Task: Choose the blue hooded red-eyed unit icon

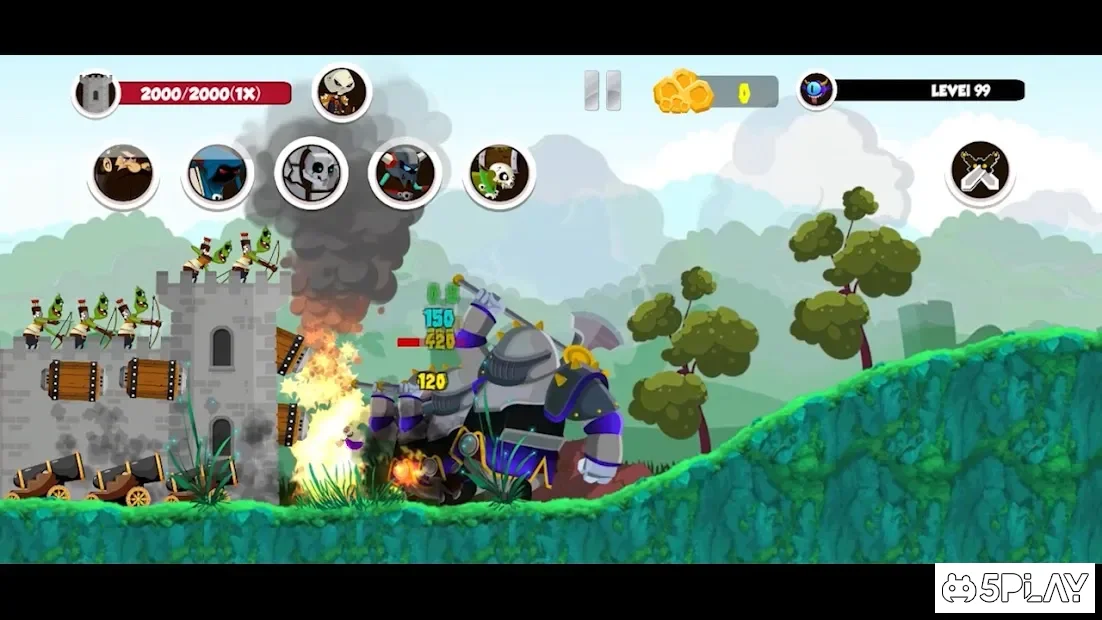Action: [217, 173]
